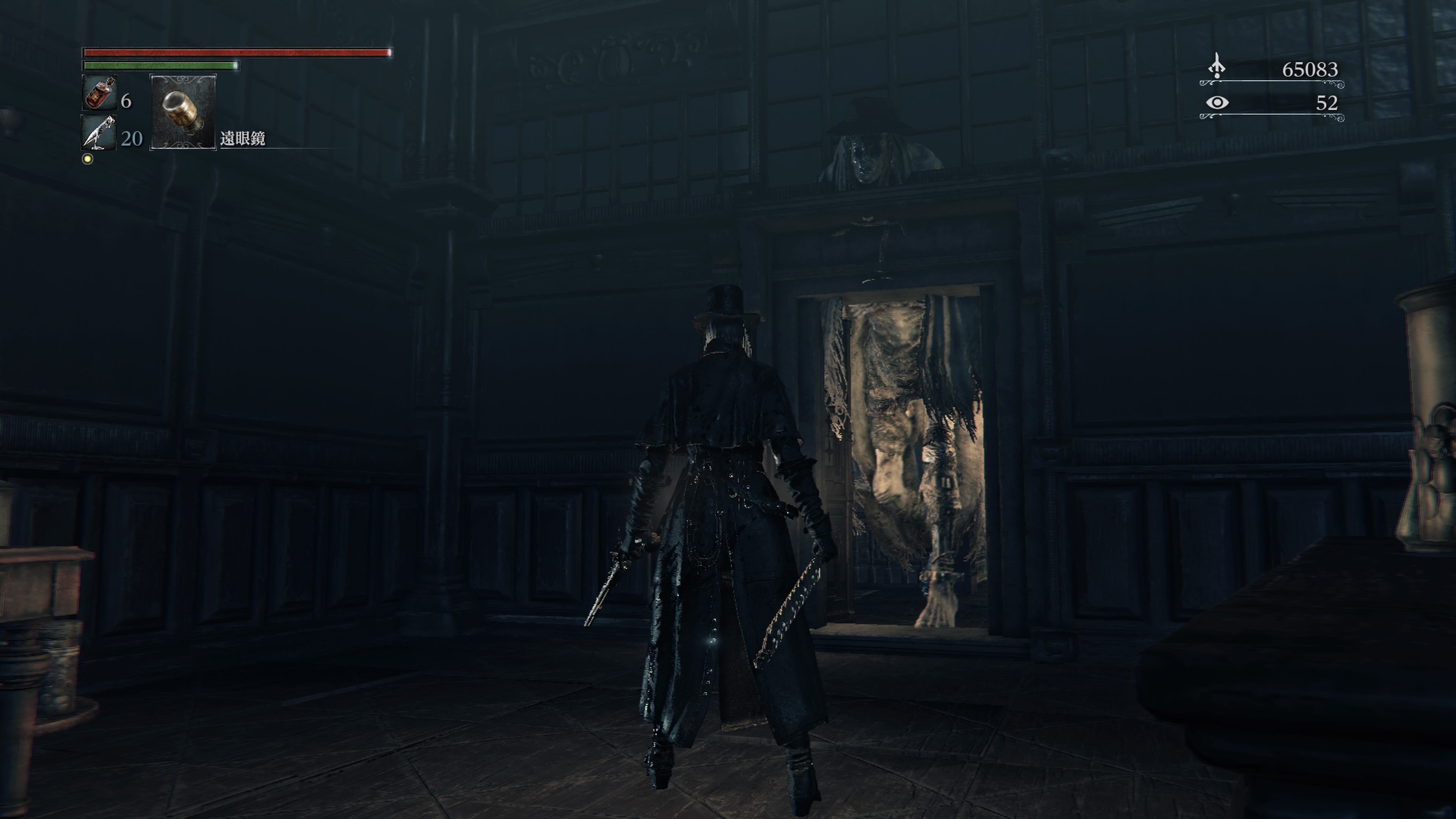The height and width of the screenshot is (819, 1456).
Task: Select the blood vial item icon
Action: pos(99,92)
